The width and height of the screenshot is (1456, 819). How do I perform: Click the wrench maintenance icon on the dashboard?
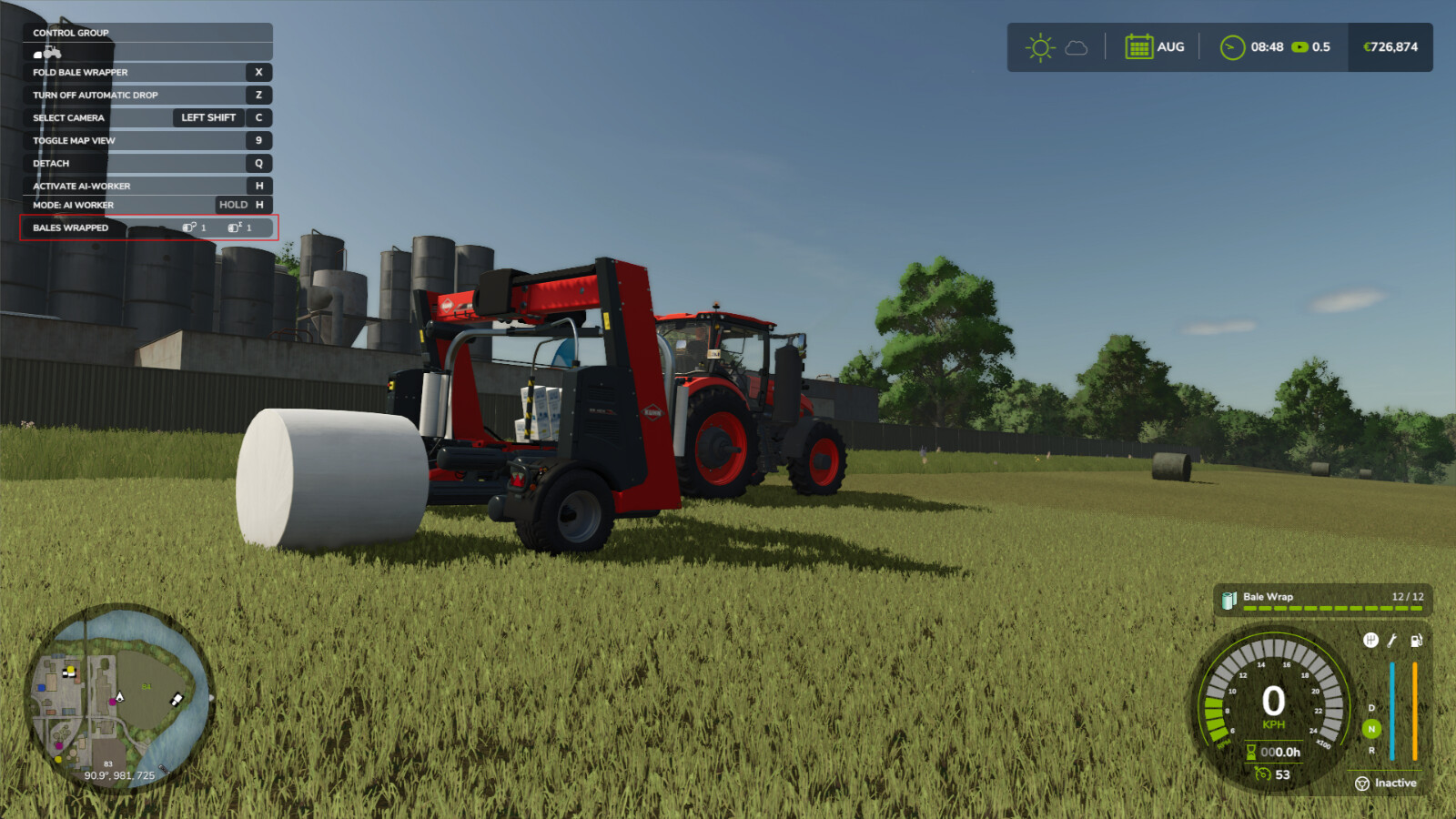[x=1391, y=641]
